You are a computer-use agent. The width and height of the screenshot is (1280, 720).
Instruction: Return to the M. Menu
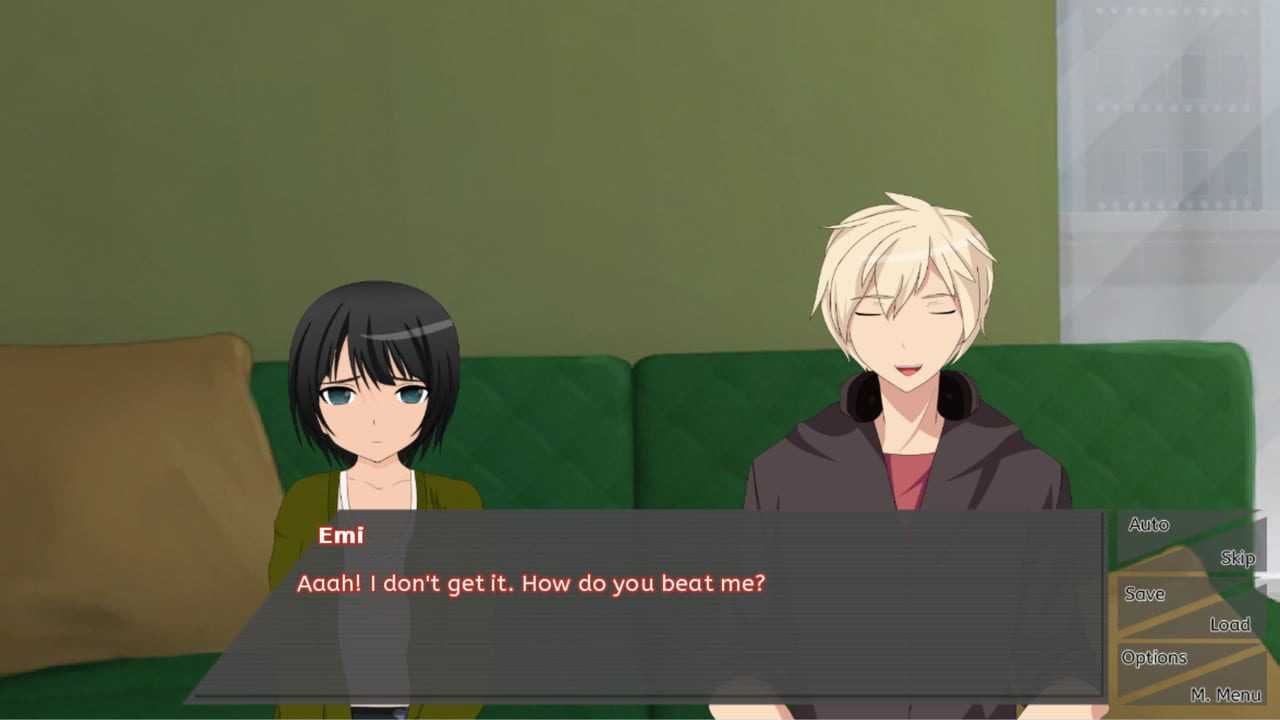(1225, 694)
